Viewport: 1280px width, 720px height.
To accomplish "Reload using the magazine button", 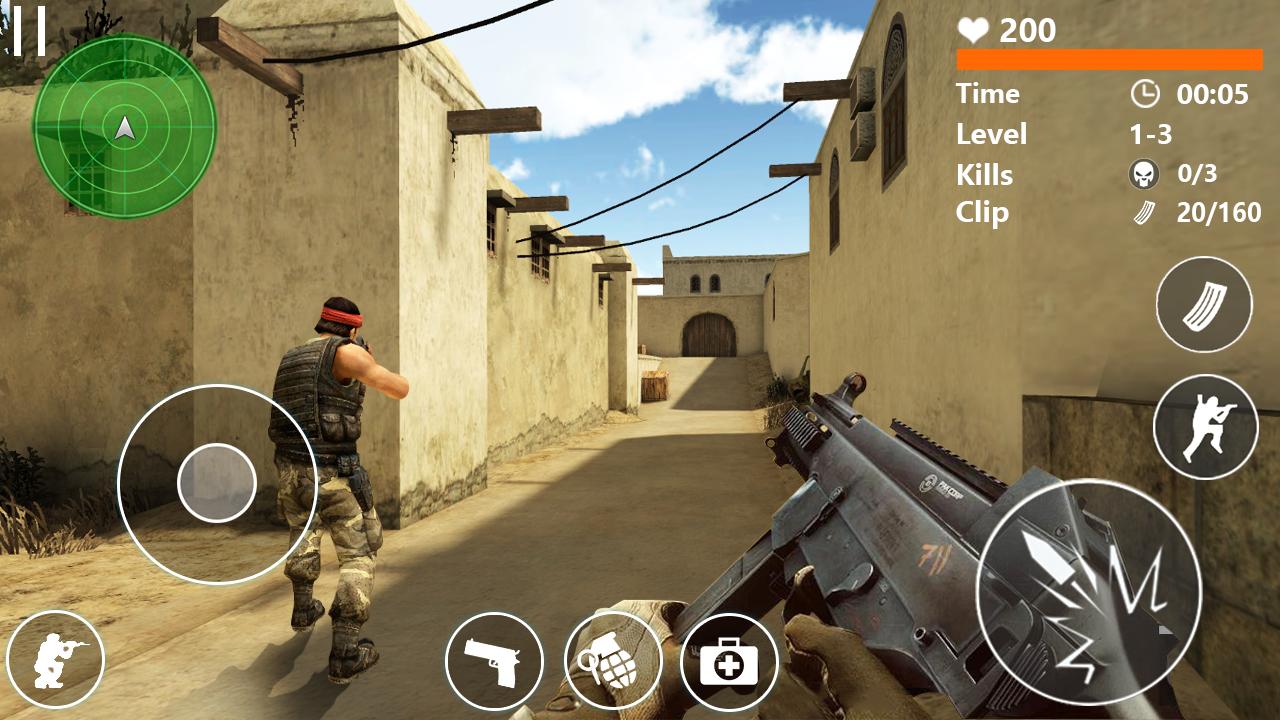I will [1204, 304].
